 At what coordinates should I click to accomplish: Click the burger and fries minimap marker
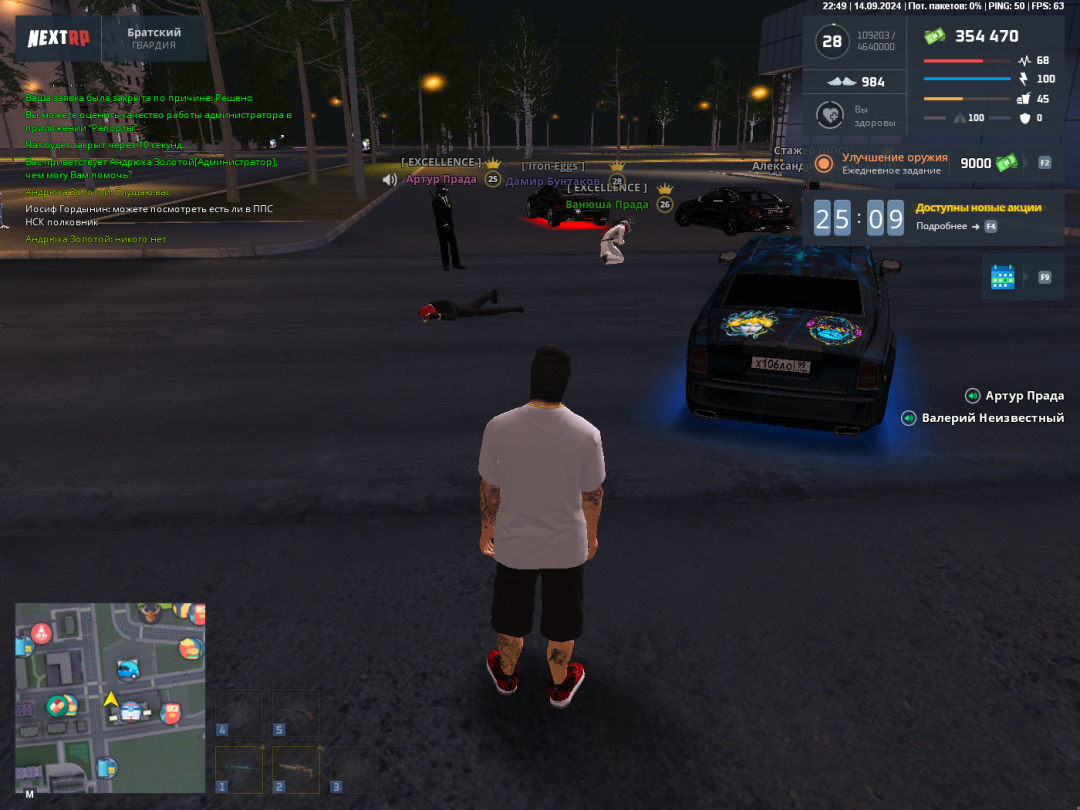tap(191, 647)
